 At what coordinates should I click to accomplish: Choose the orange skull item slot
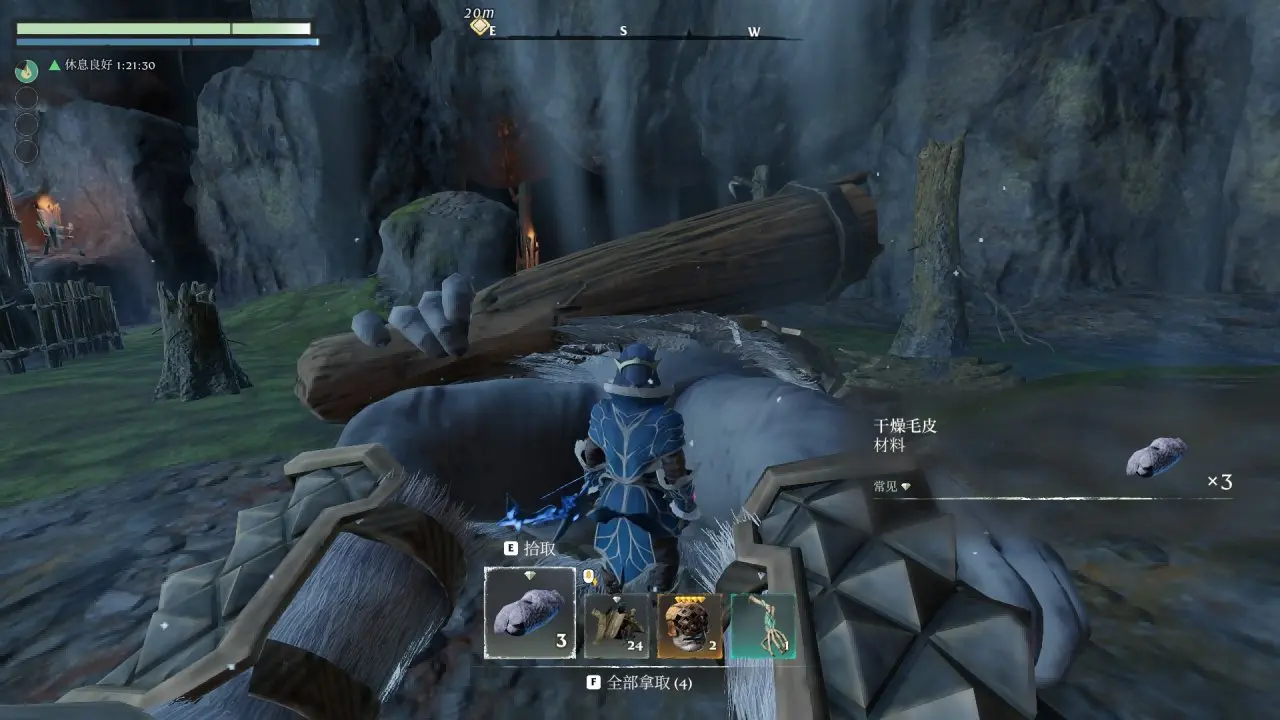[x=690, y=625]
